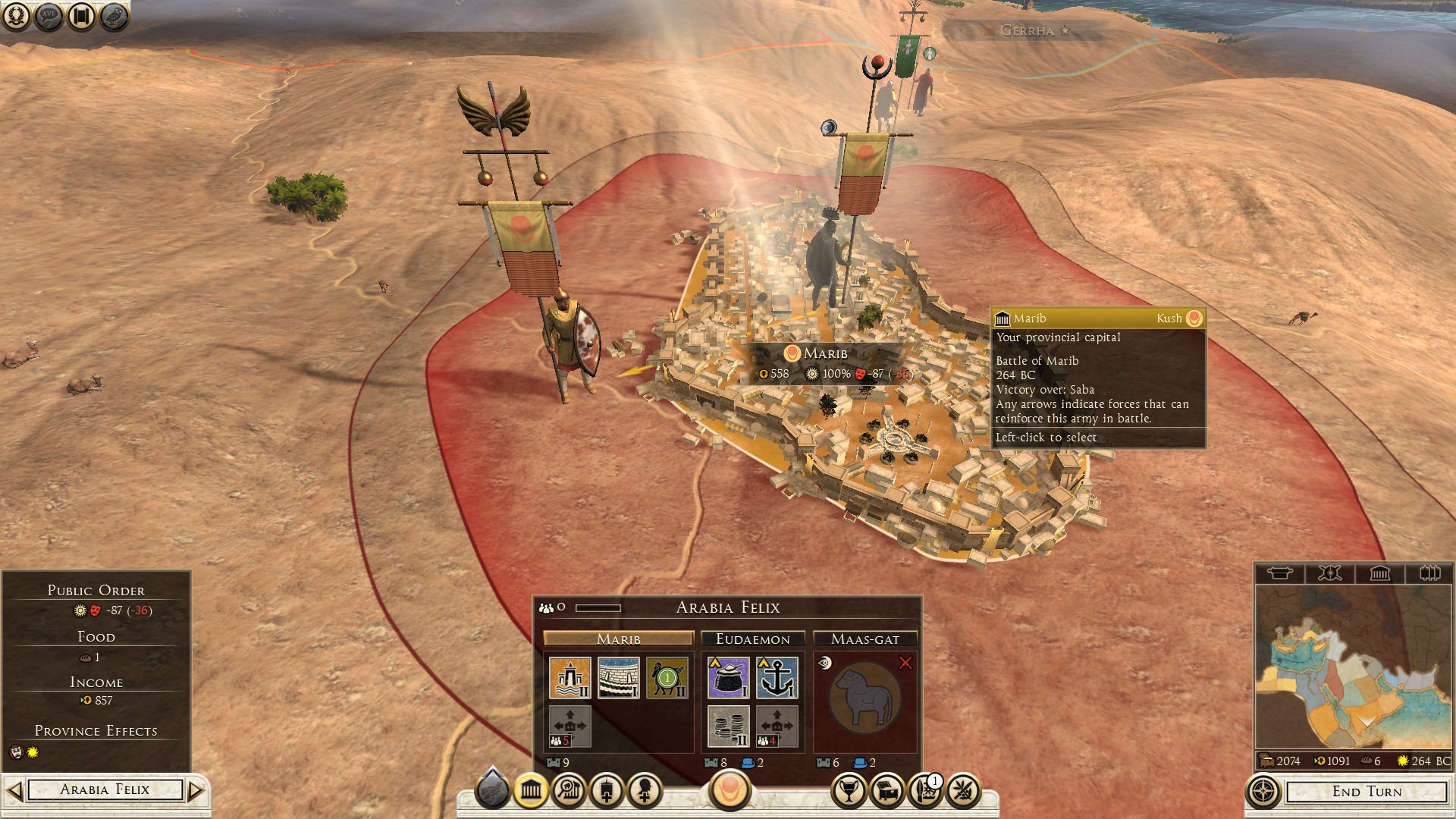Click the compass button beside End Turn
1456x819 pixels.
1263,792
